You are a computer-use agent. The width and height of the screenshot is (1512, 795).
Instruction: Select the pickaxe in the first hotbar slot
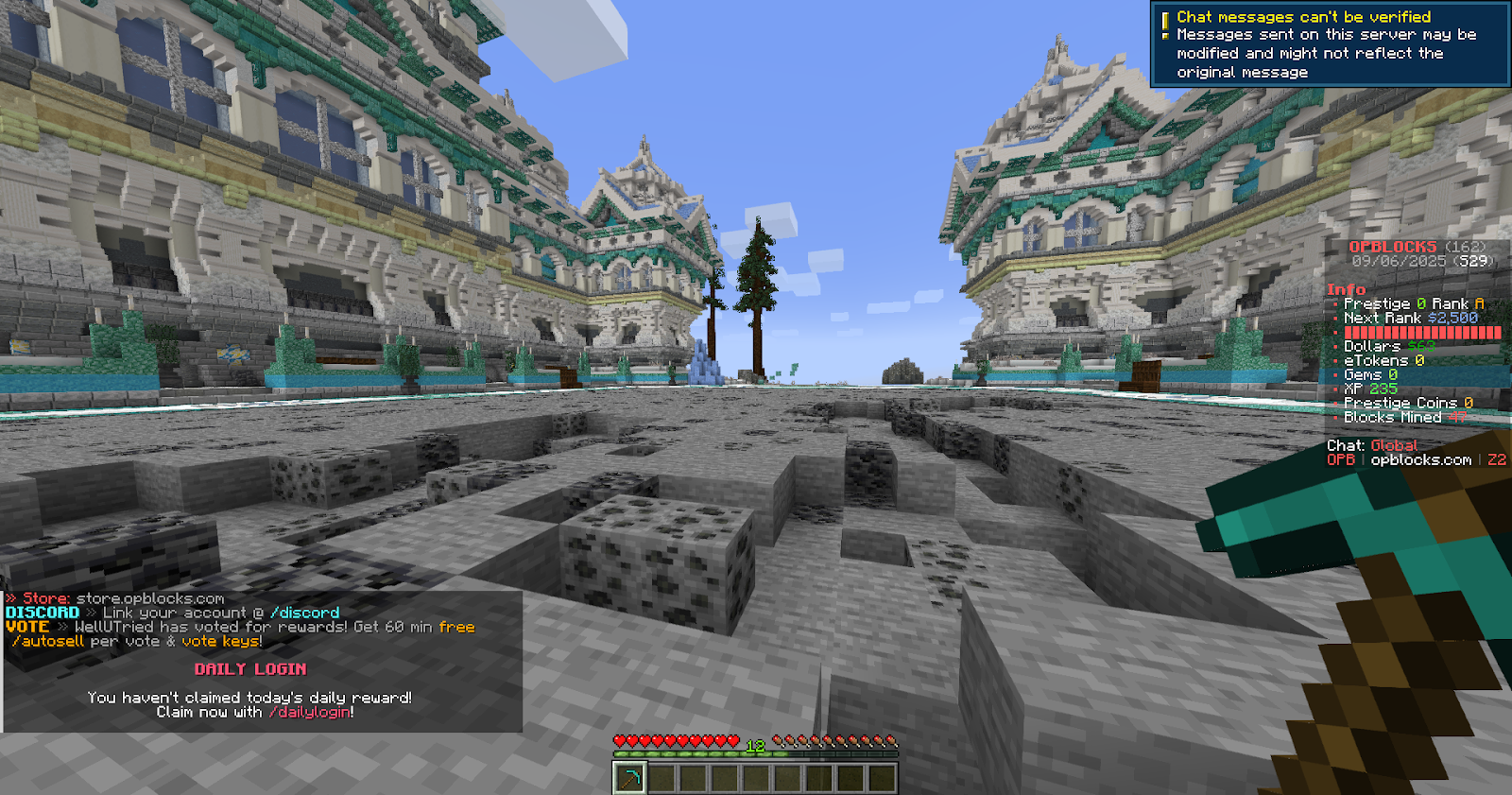631,778
